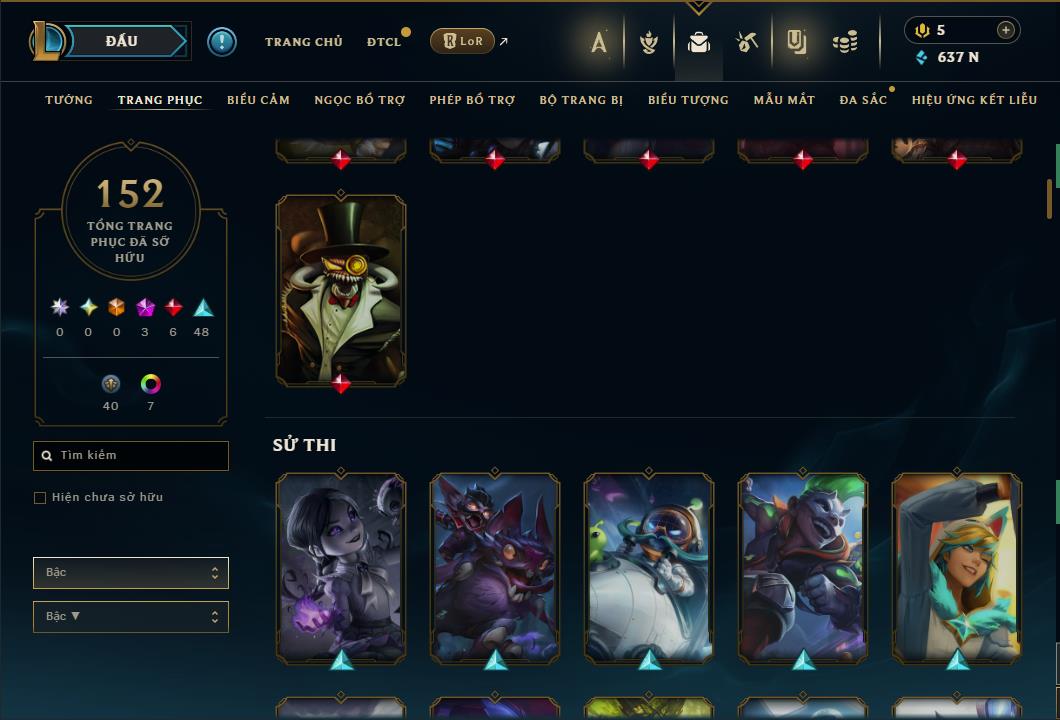
Task: Click the Tìm kiếm search field
Action: coord(140,456)
